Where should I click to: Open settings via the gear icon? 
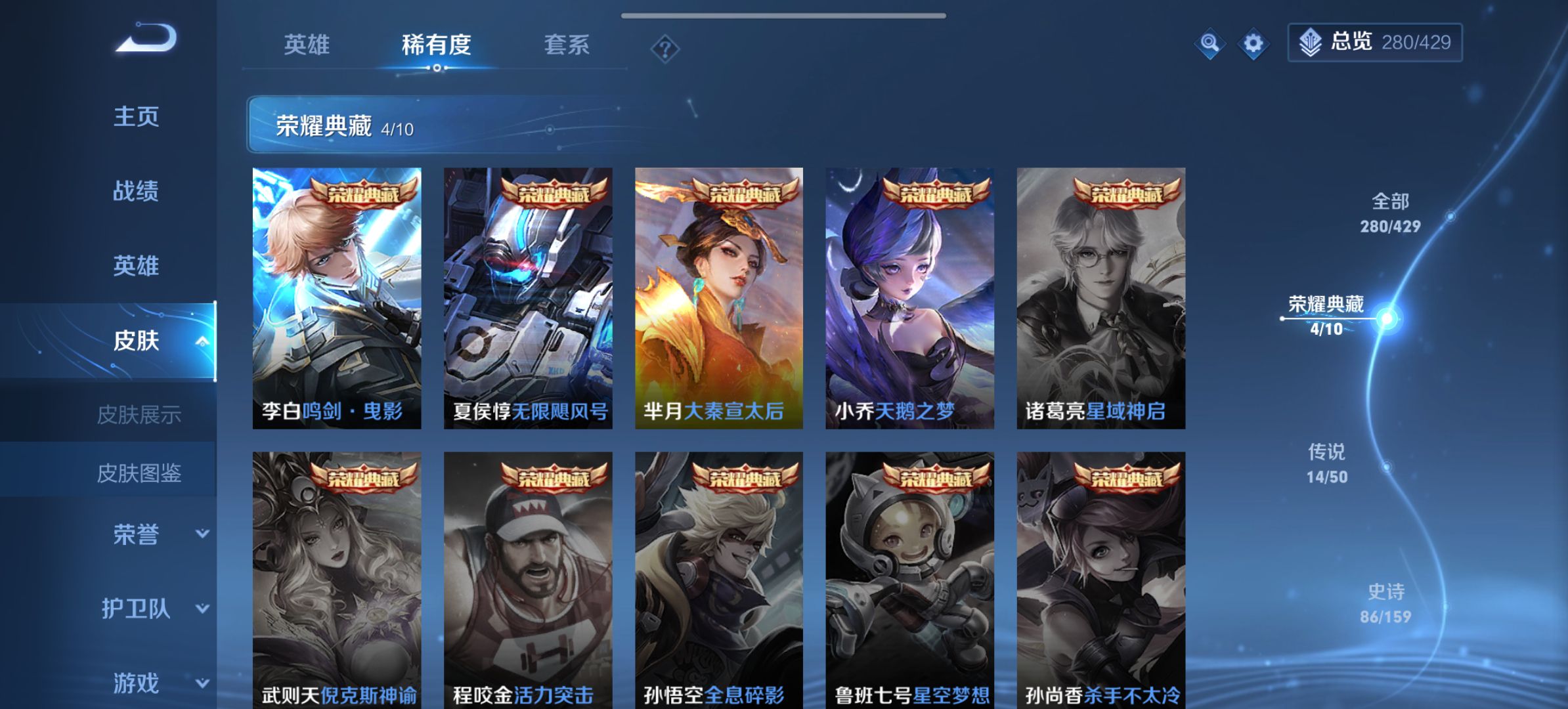[1254, 43]
